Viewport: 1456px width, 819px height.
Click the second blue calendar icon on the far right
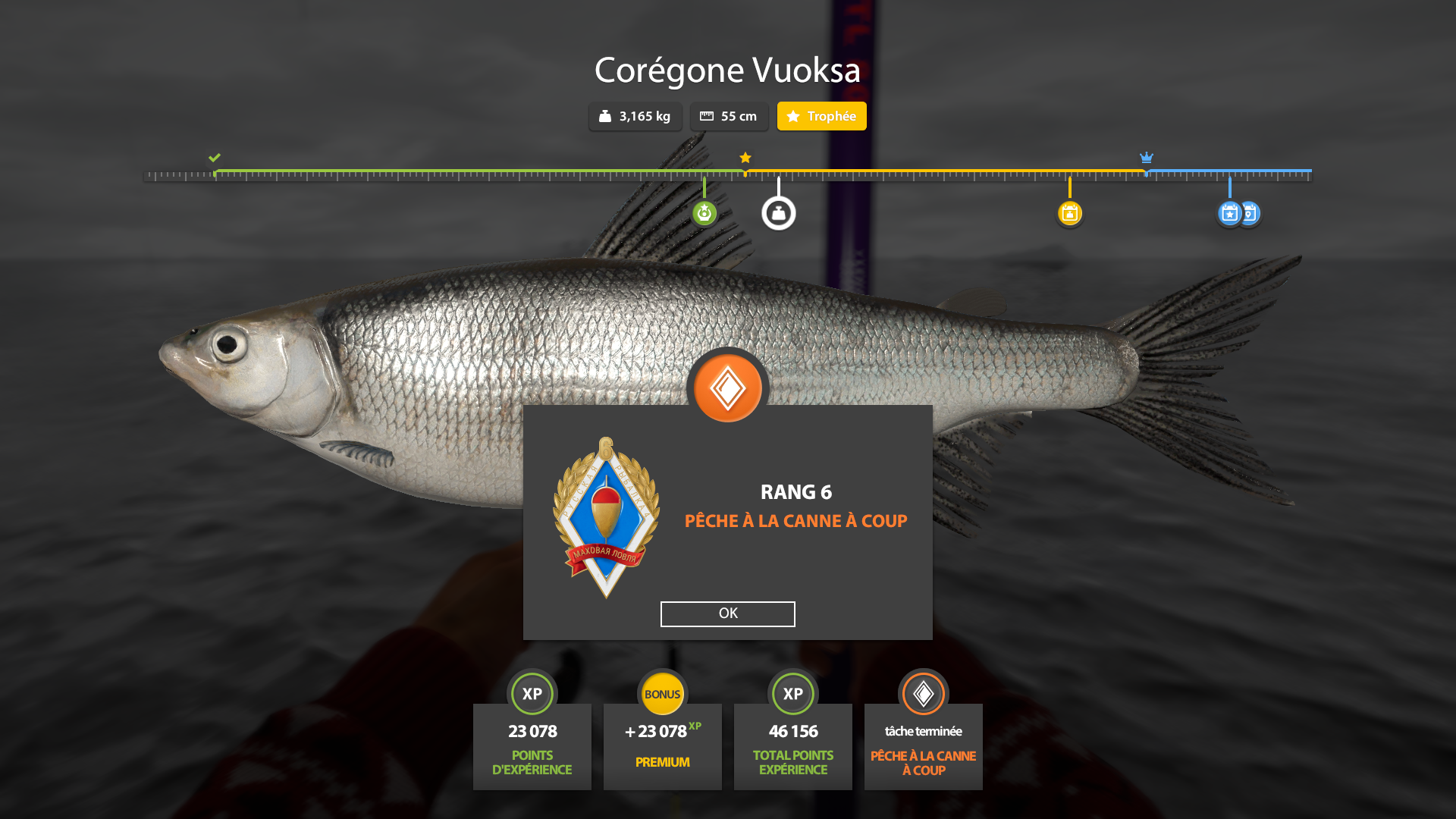[x=1249, y=214]
